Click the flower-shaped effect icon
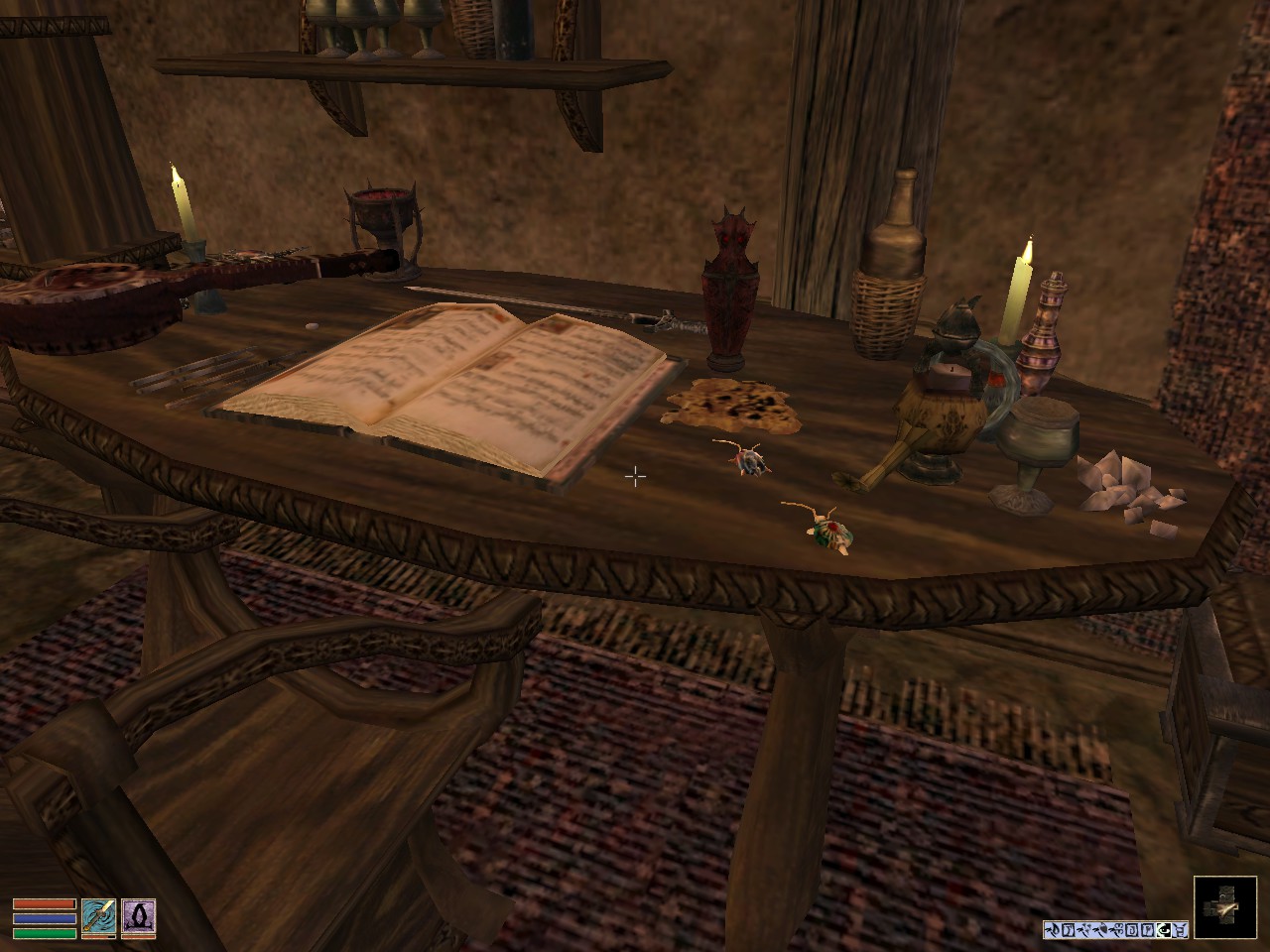This screenshot has height=952, width=1270. pos(1119,929)
